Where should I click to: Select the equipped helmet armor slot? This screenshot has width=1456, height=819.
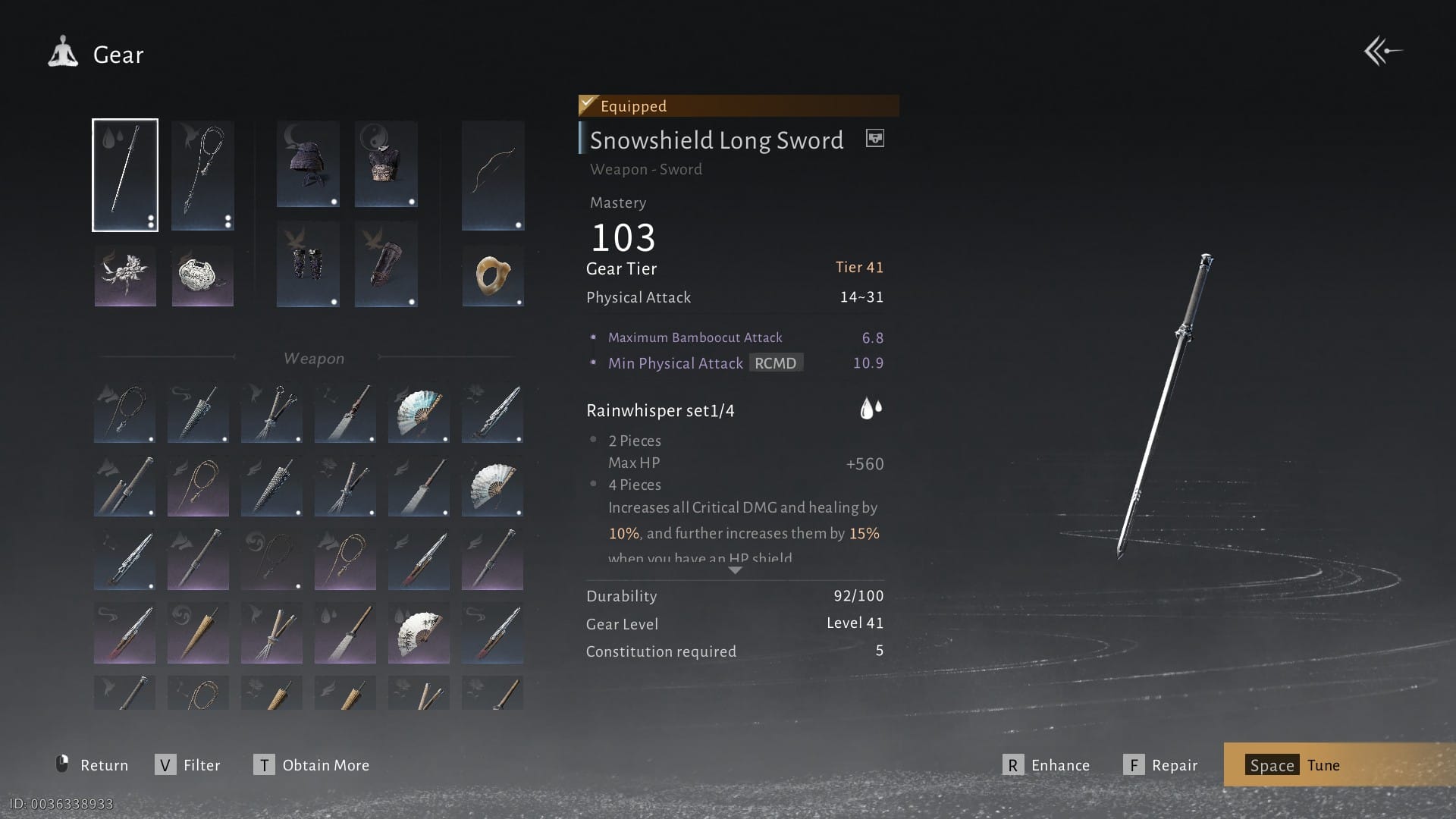pos(308,164)
